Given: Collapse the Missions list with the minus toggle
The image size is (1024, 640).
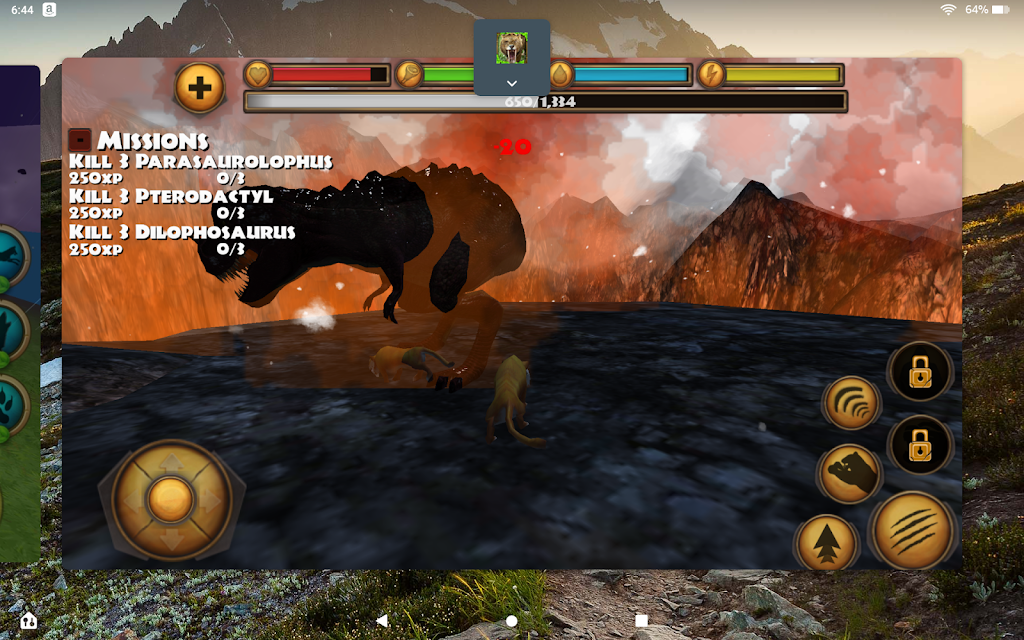Looking at the screenshot, I should tap(79, 140).
